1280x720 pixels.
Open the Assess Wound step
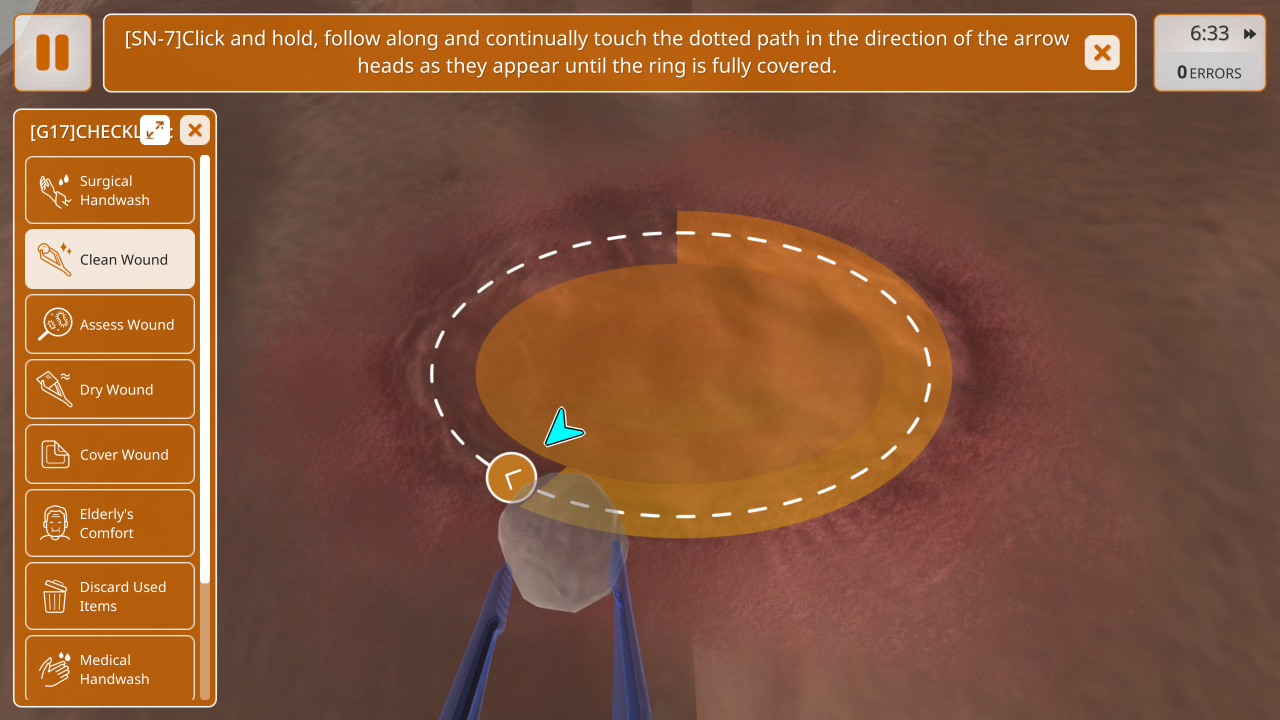point(110,324)
